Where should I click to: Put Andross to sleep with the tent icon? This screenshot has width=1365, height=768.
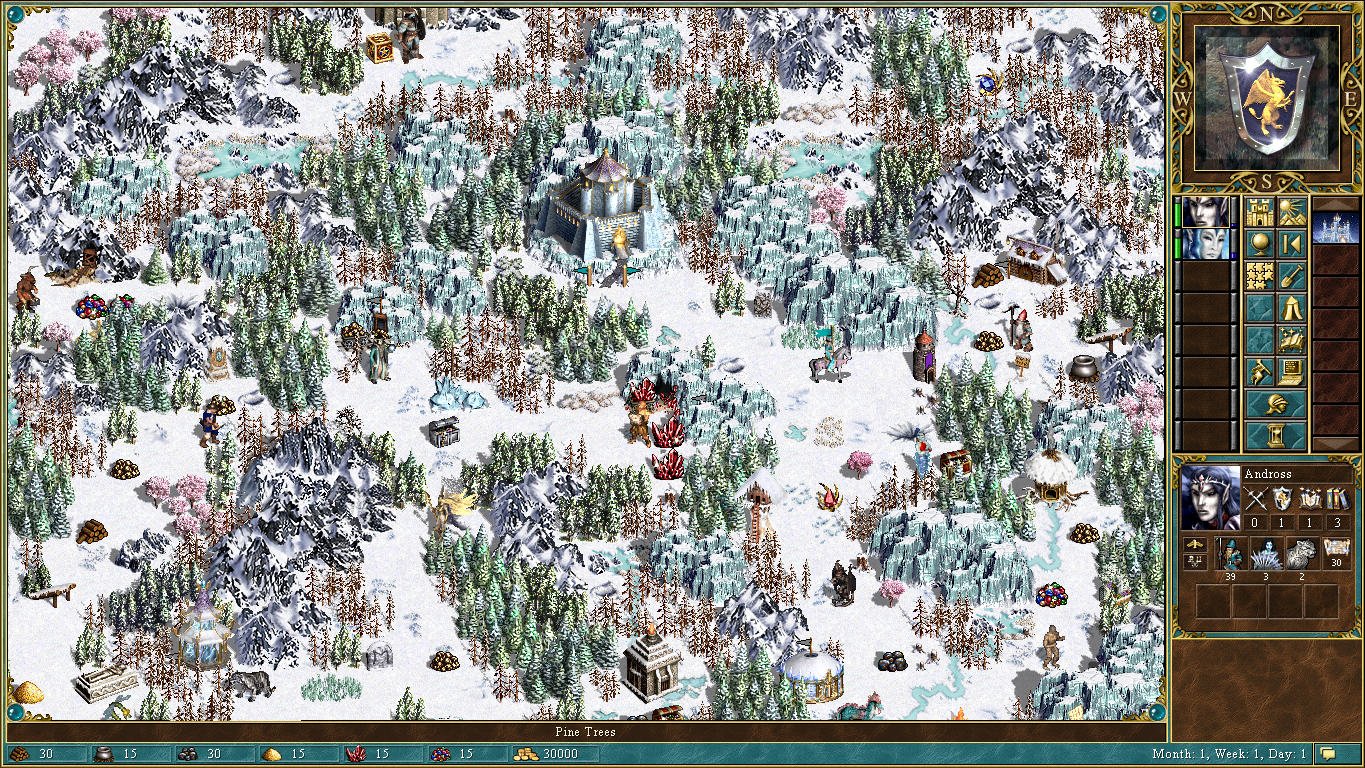pos(1291,306)
